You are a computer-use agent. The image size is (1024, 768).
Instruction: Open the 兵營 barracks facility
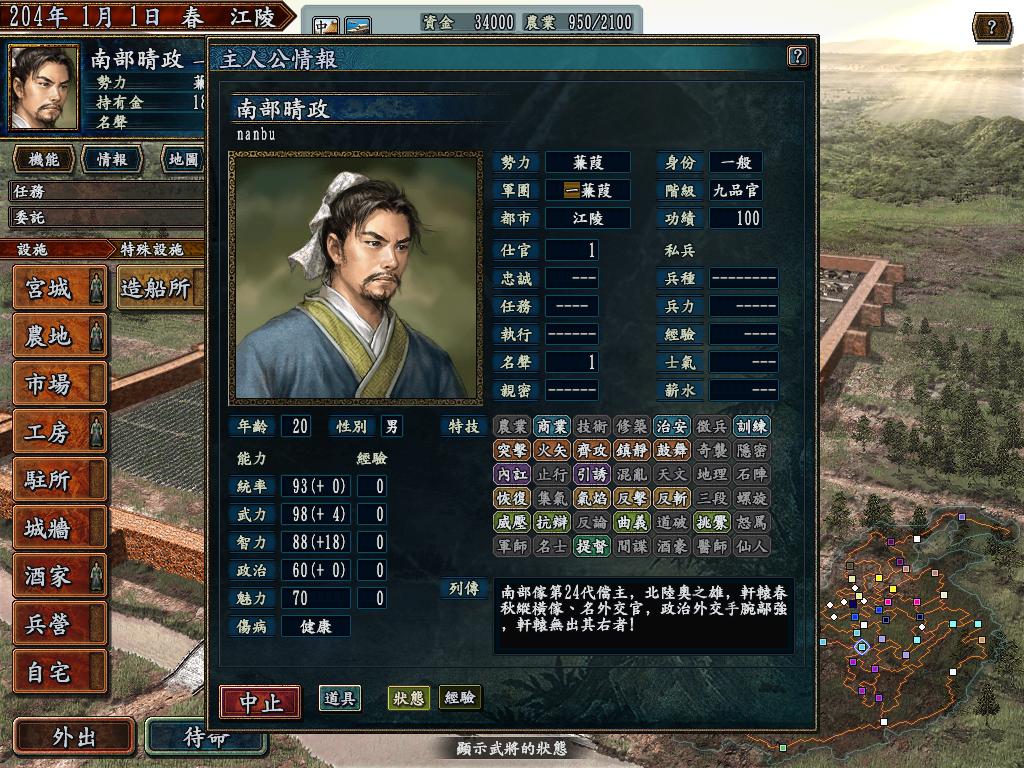[x=59, y=623]
